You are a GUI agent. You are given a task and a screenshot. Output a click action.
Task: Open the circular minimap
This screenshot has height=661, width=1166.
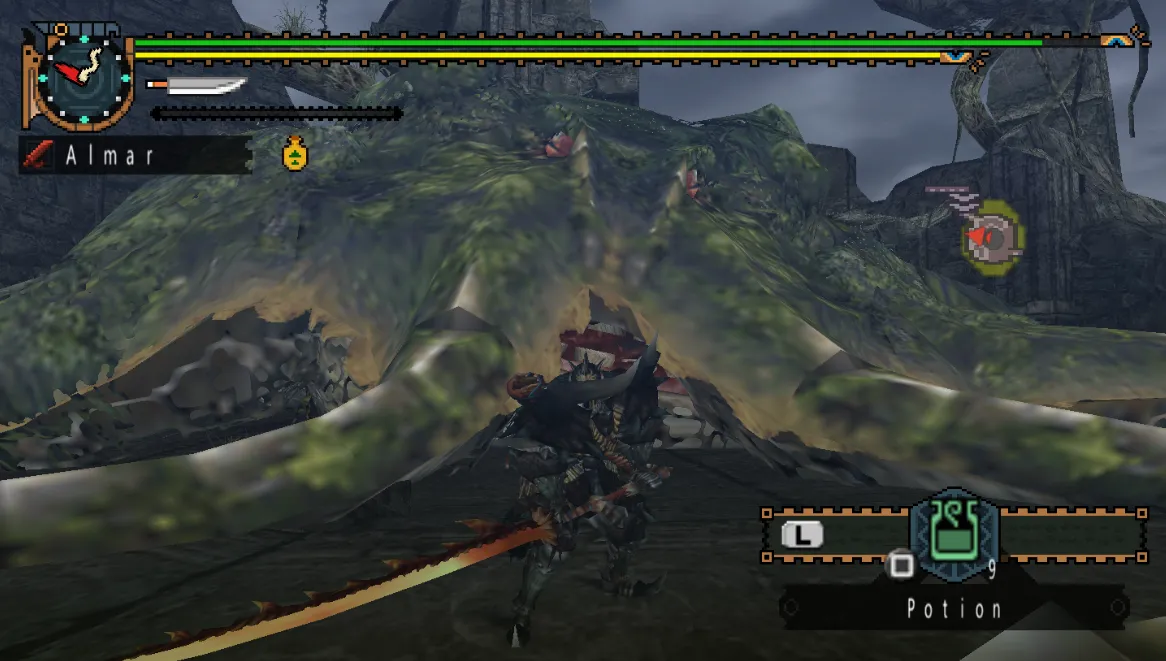[x=992, y=236]
